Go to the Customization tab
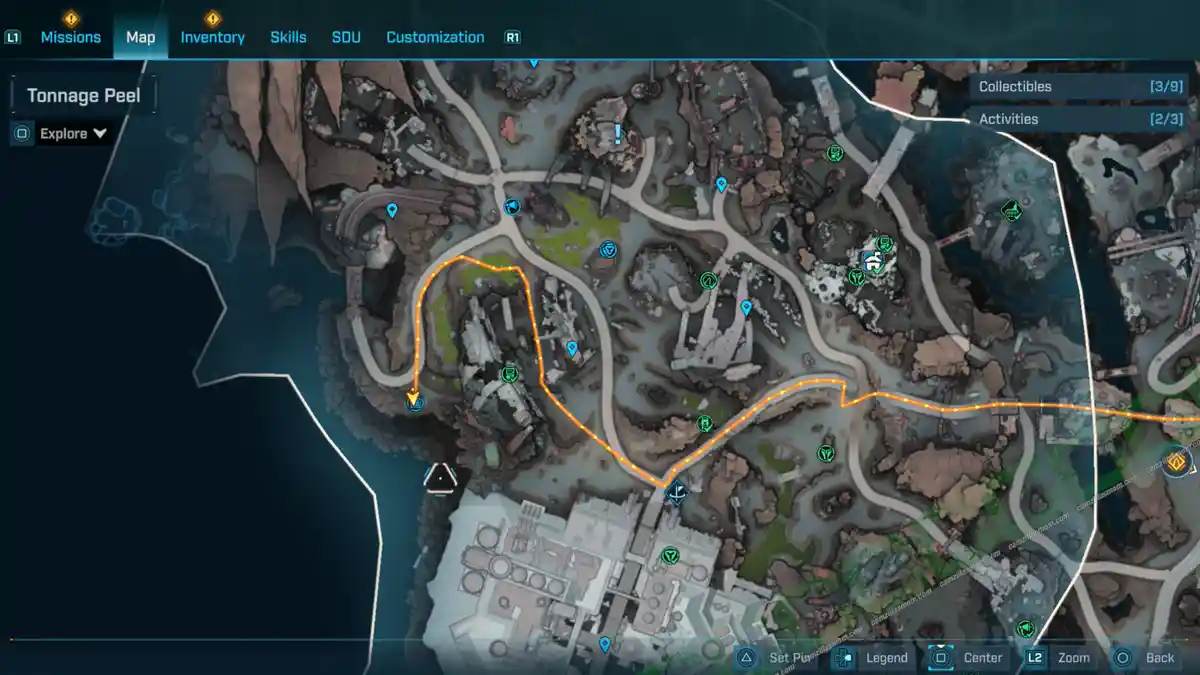 tap(435, 37)
